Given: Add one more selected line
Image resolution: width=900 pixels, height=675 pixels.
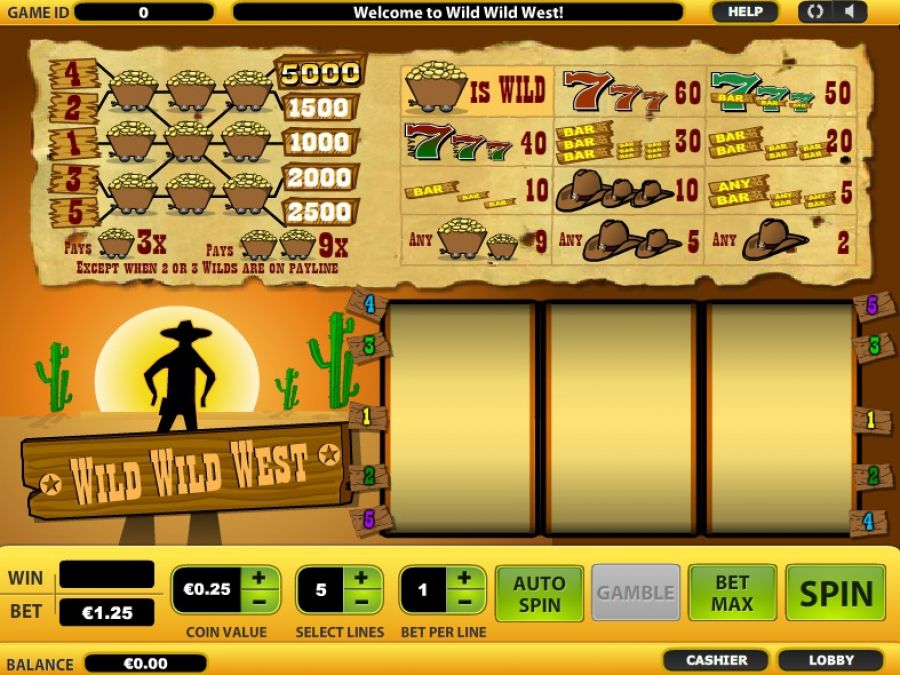Looking at the screenshot, I should click(x=363, y=578).
